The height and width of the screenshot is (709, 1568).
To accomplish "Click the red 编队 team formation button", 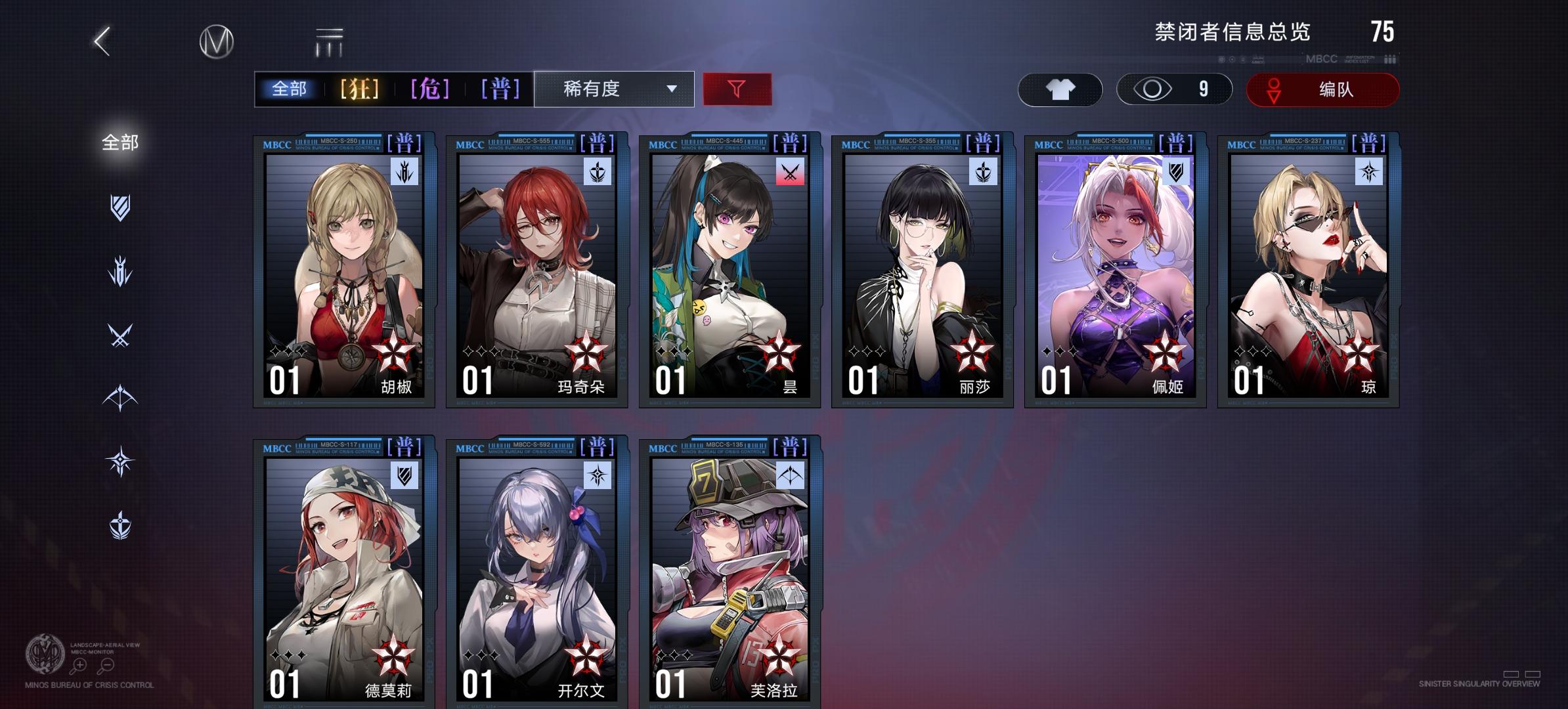I will (x=1322, y=90).
